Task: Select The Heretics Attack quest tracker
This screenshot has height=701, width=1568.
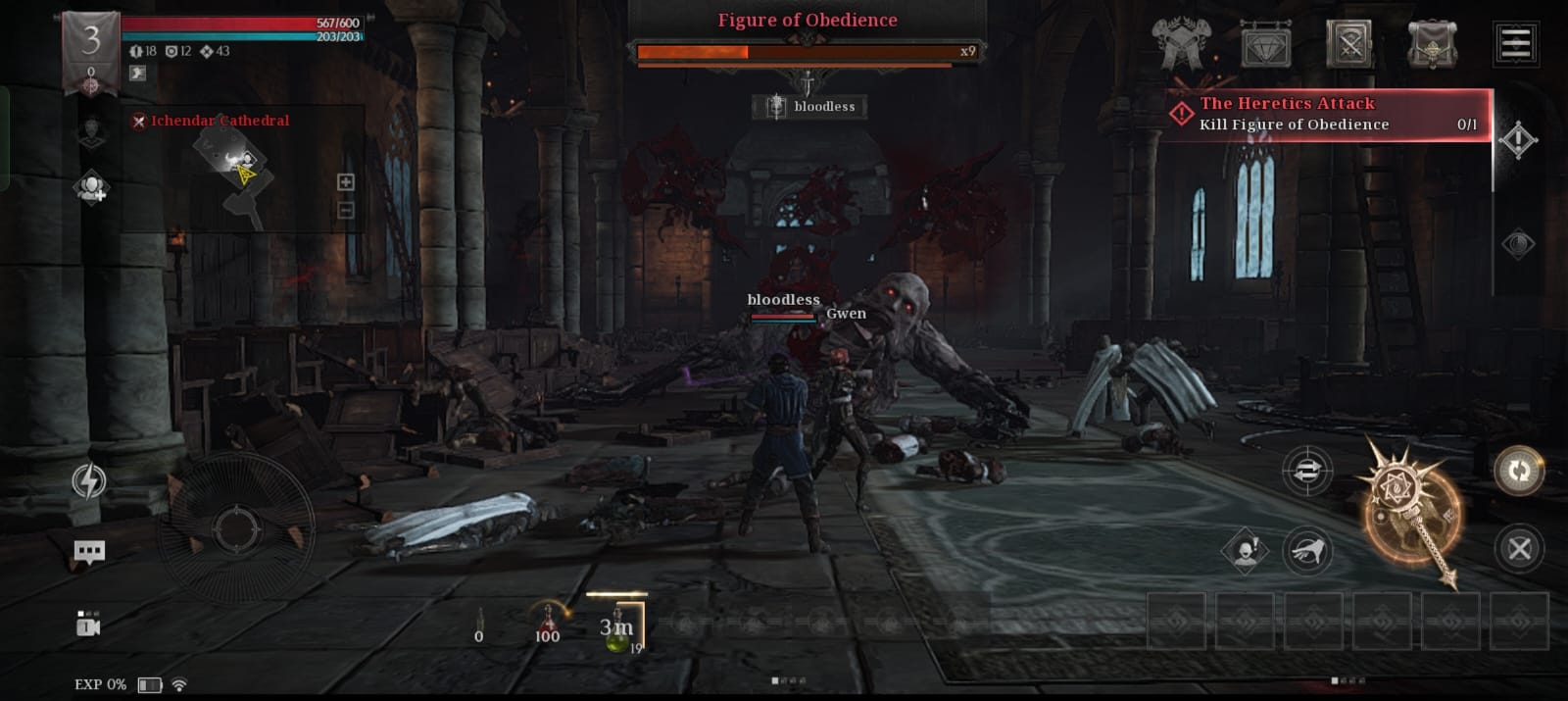Action: [x=1328, y=114]
